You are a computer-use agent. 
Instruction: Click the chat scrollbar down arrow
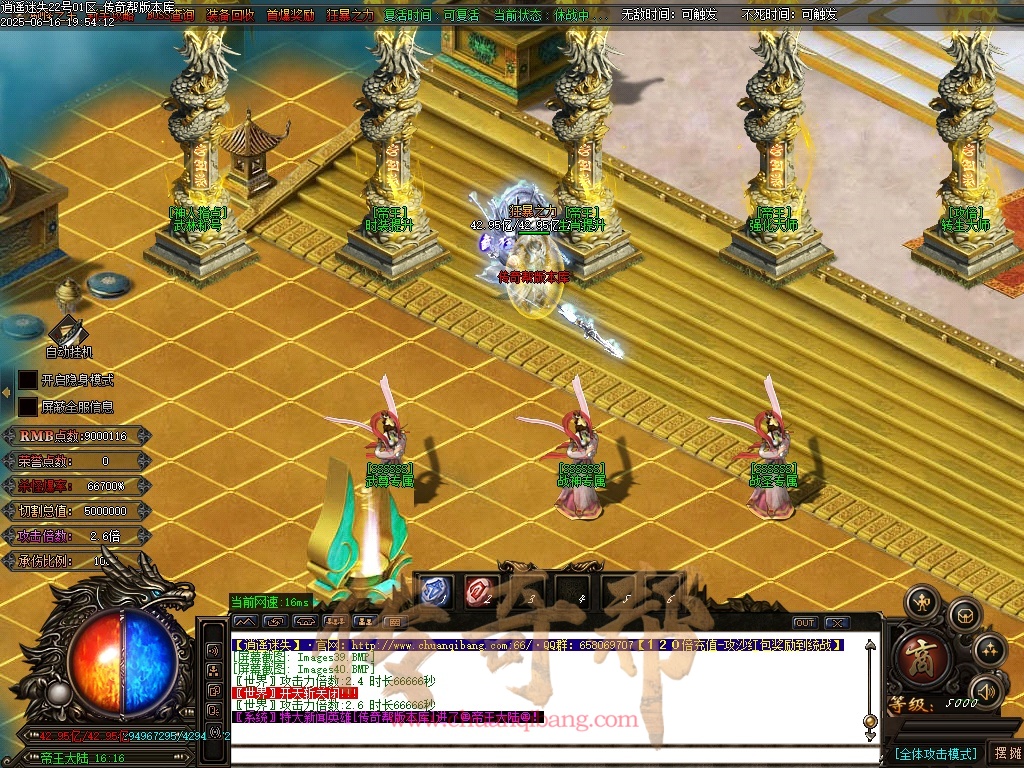tap(870, 735)
